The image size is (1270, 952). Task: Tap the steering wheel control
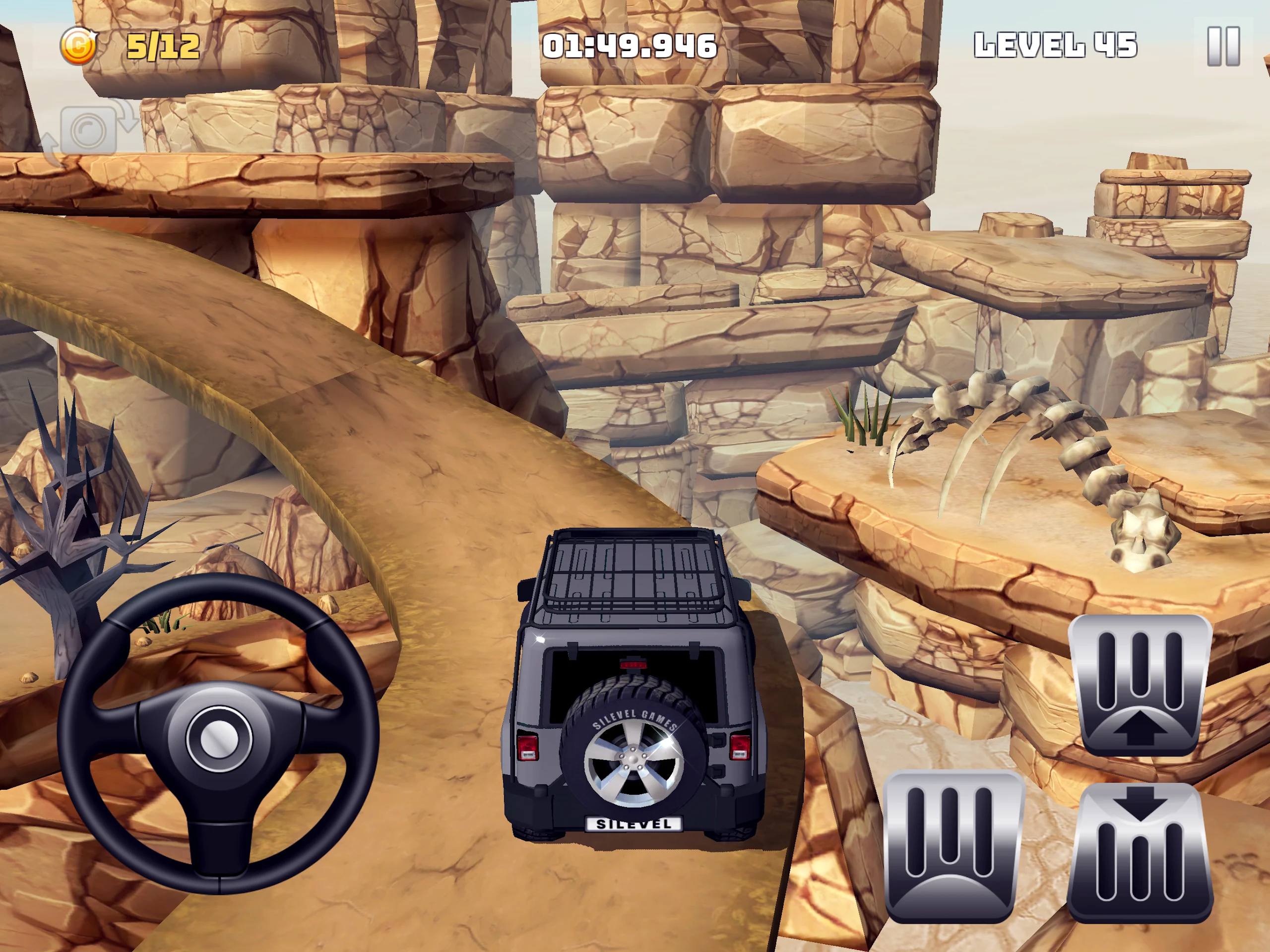coord(218,735)
